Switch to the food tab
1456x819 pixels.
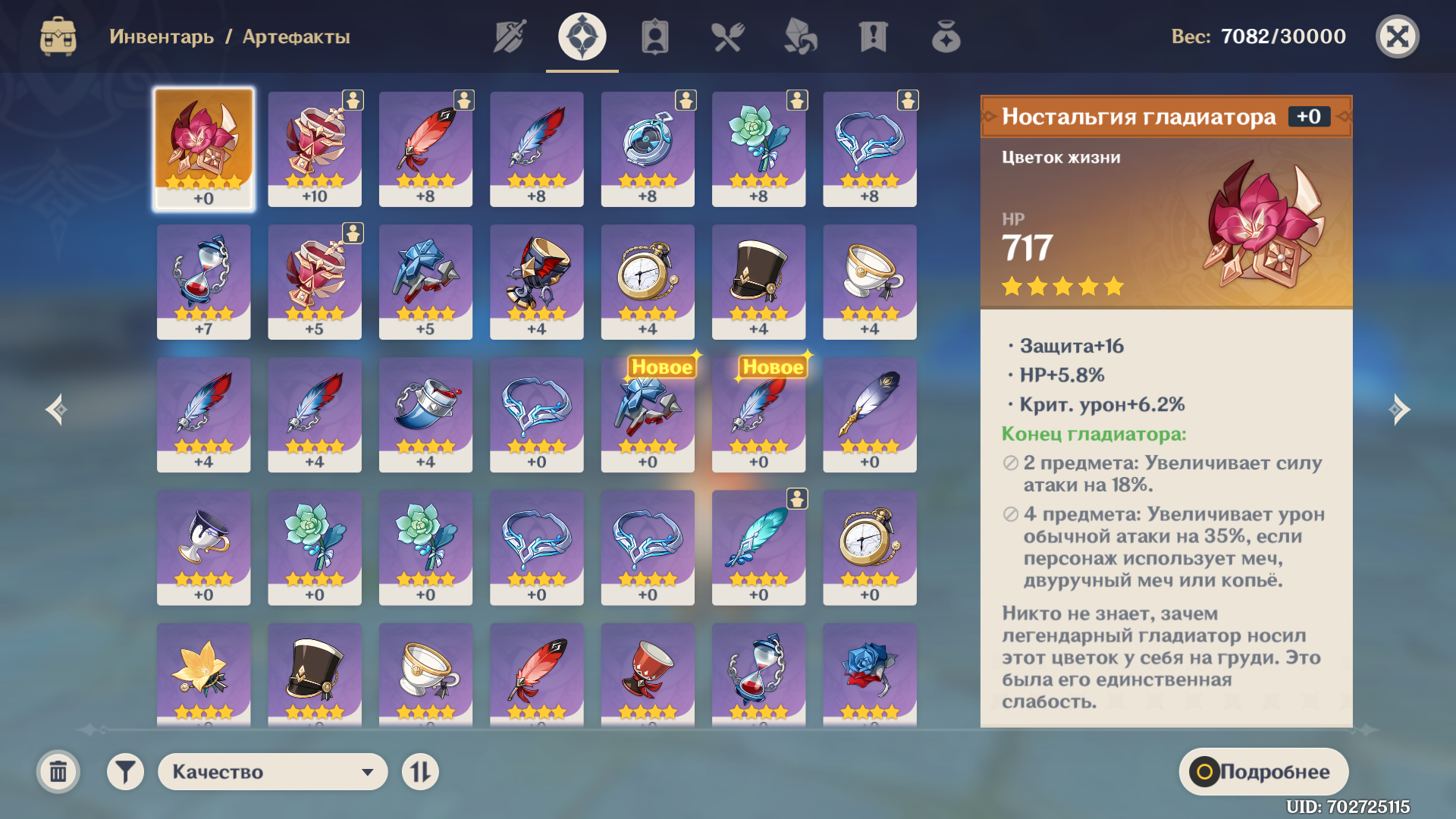pyautogui.click(x=728, y=36)
